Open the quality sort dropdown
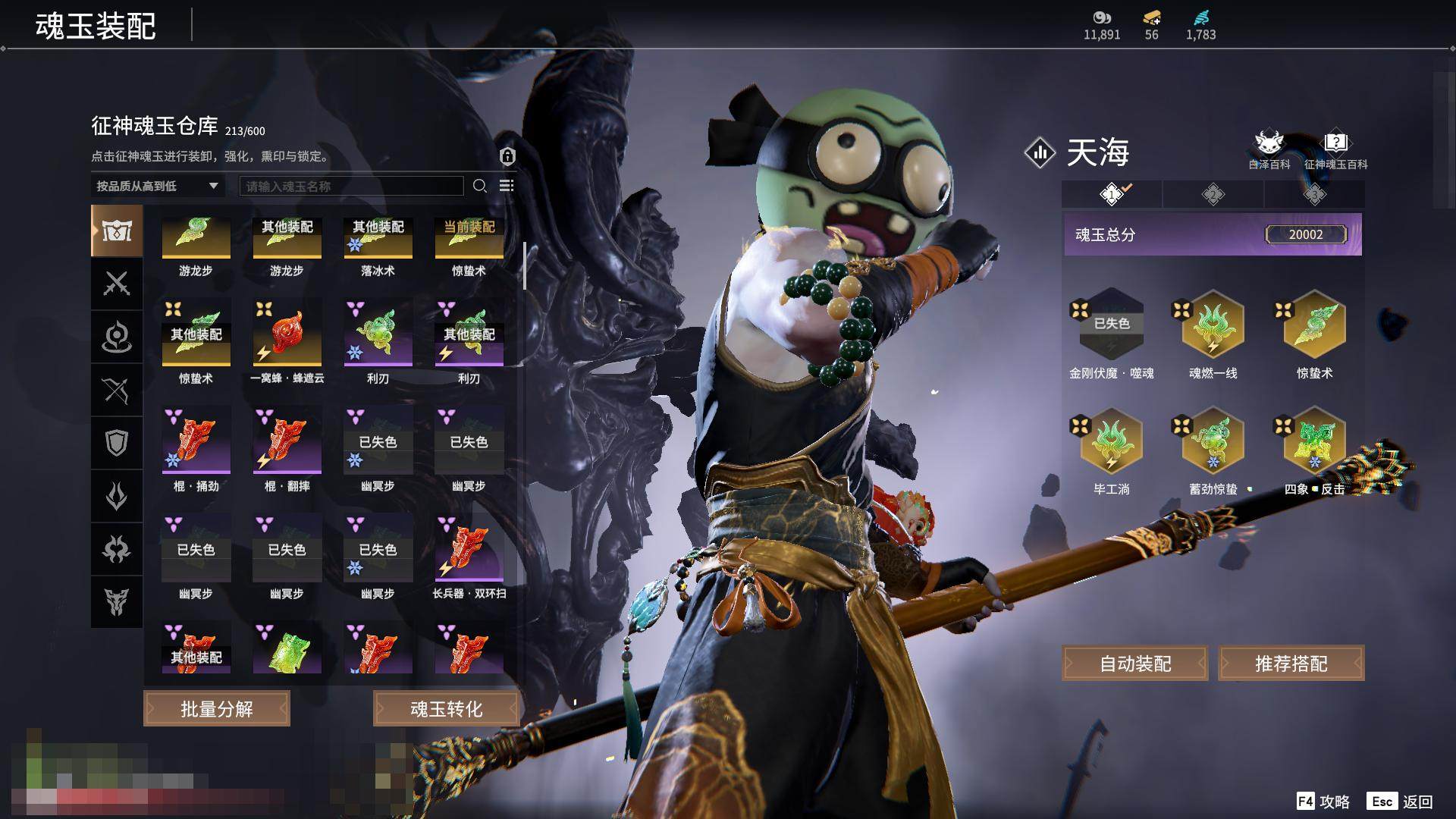The image size is (1456, 819). coord(157,186)
